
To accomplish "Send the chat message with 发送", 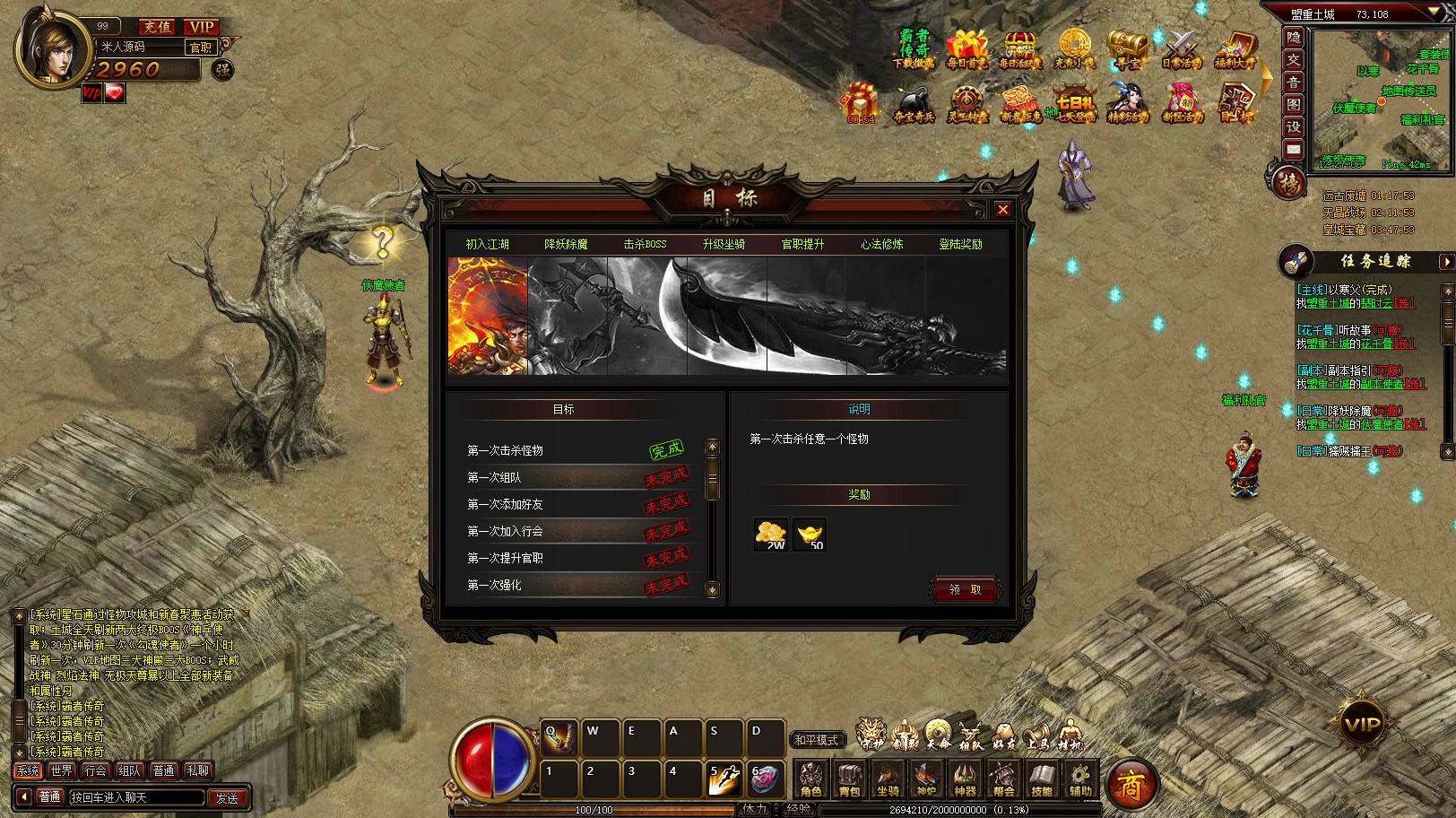I will (x=227, y=797).
